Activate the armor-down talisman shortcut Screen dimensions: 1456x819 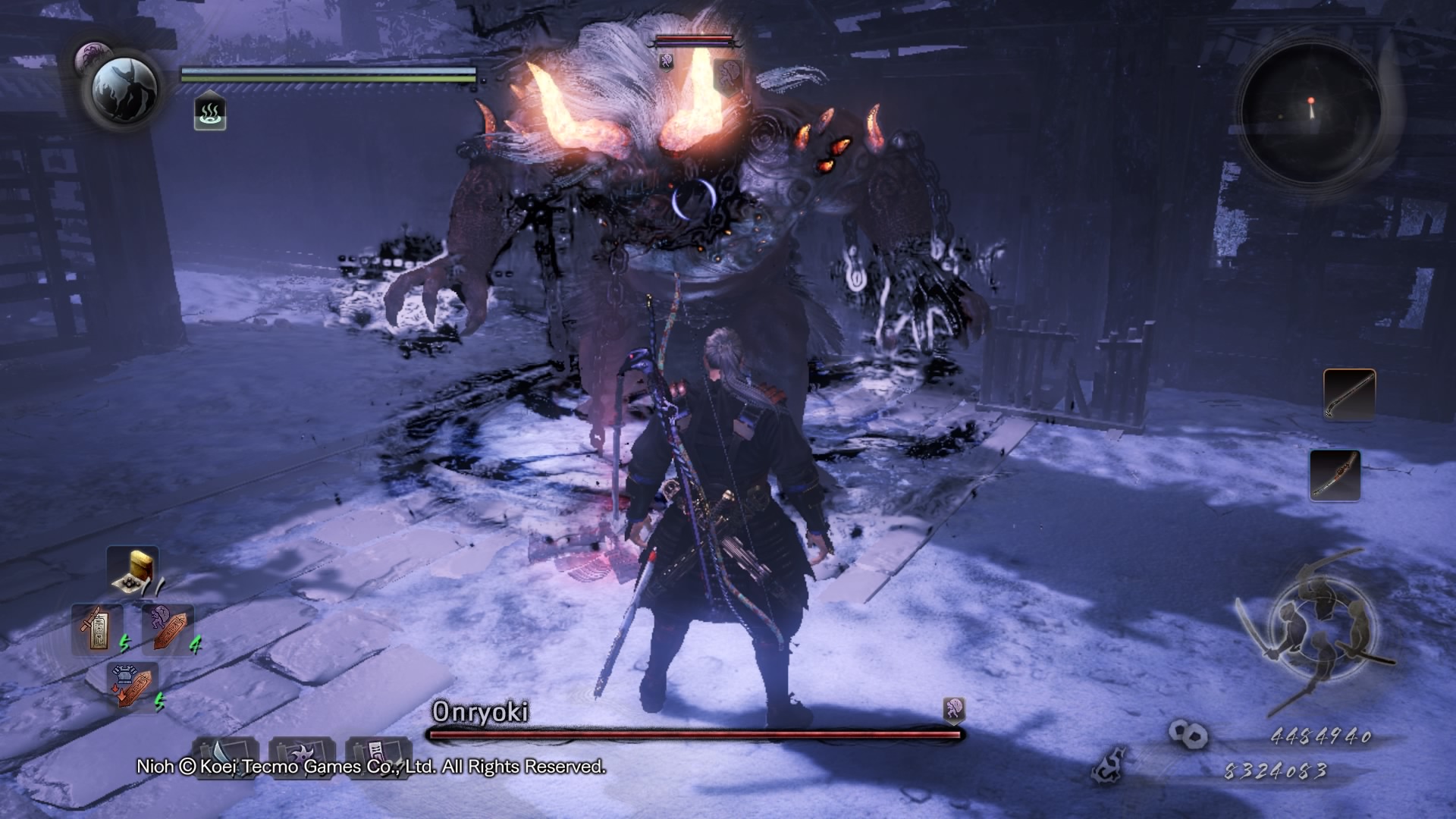point(133,685)
